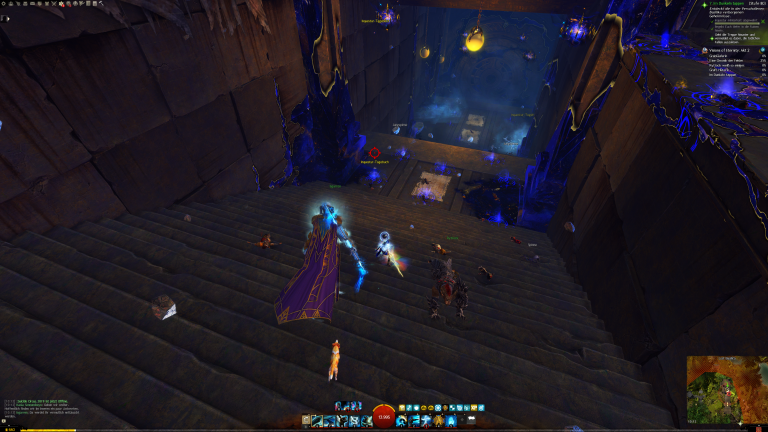Activate the fifth weapon skill
768x432 pixels.
364,421
